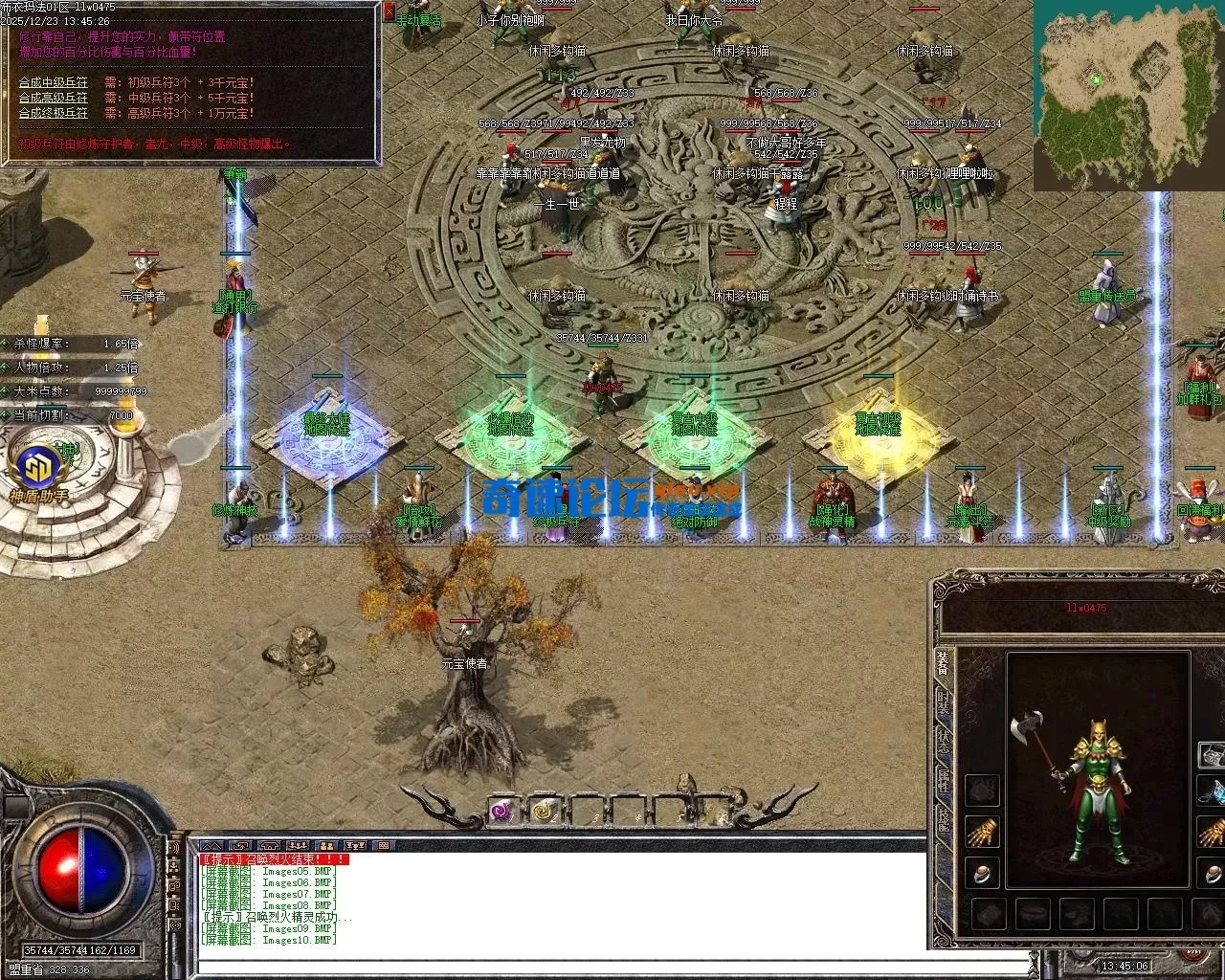The width and height of the screenshot is (1225, 980).
Task: Switch to the 状态 tab
Action: tap(944, 744)
